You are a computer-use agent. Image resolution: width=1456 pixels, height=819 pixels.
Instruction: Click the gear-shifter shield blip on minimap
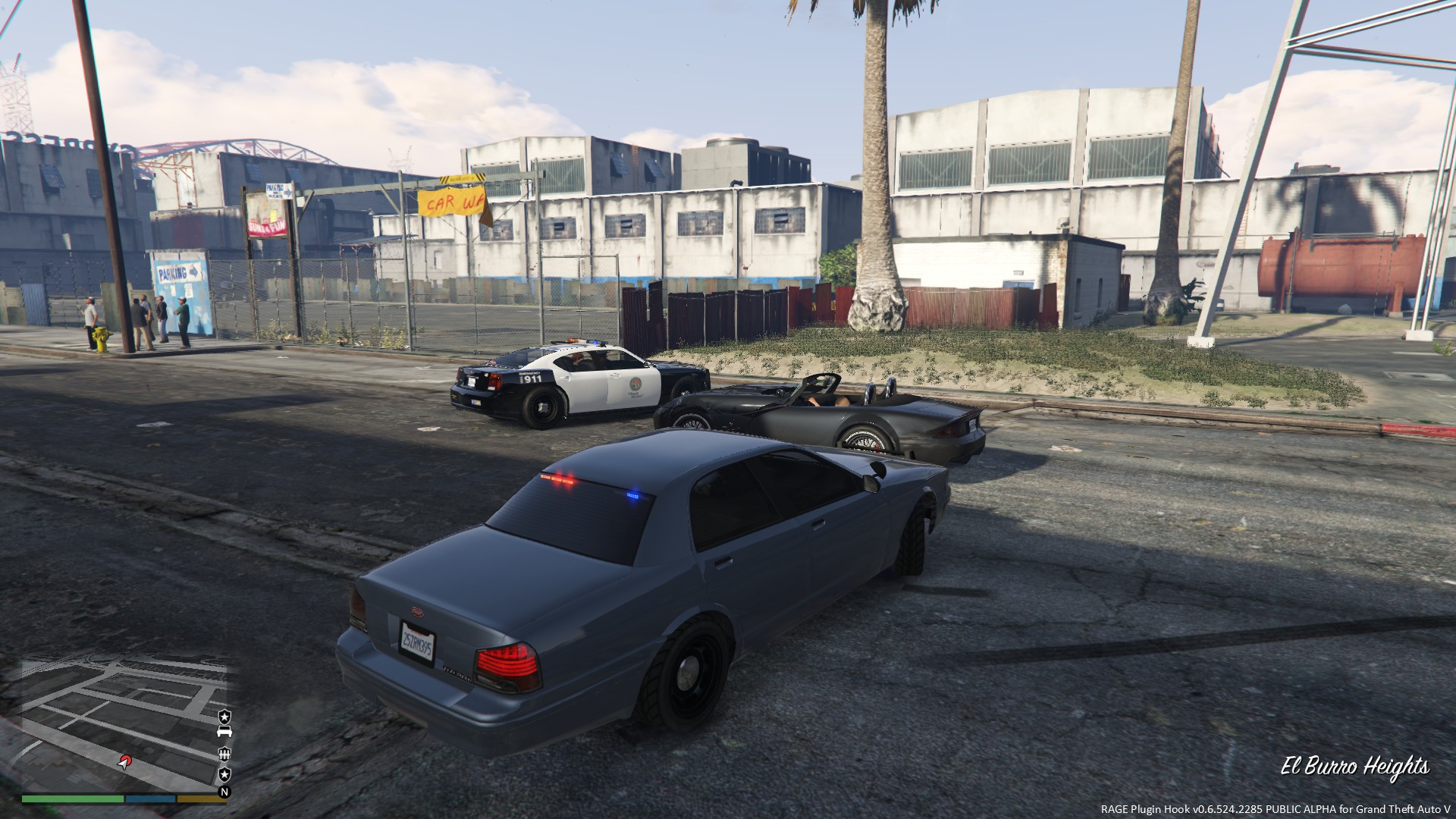(x=224, y=753)
